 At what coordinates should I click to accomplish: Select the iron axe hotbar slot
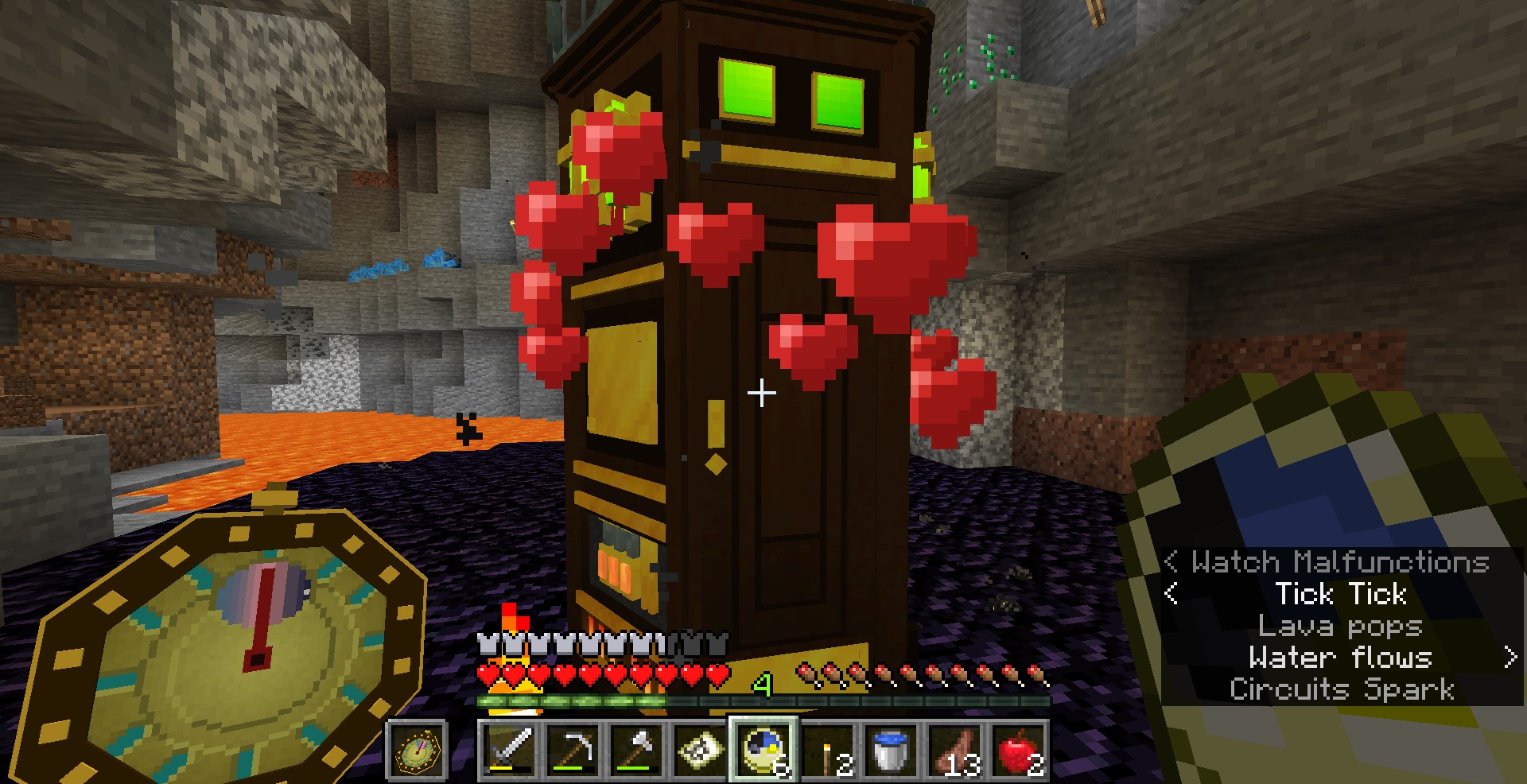click(636, 750)
